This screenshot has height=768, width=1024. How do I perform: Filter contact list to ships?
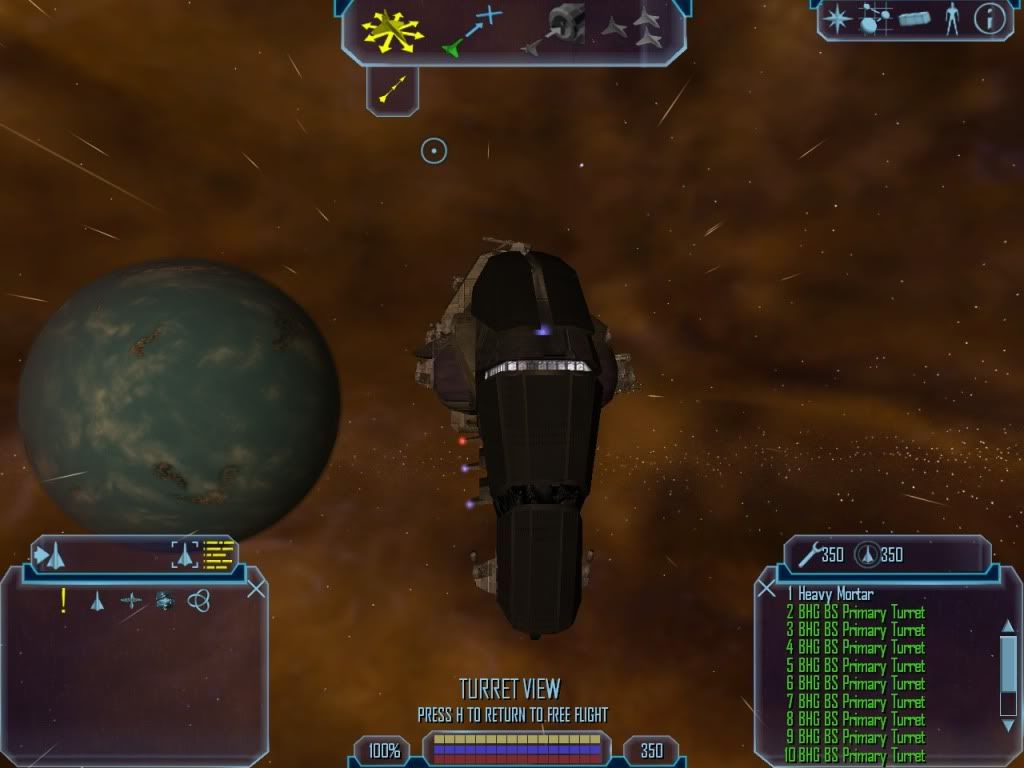tap(97, 601)
